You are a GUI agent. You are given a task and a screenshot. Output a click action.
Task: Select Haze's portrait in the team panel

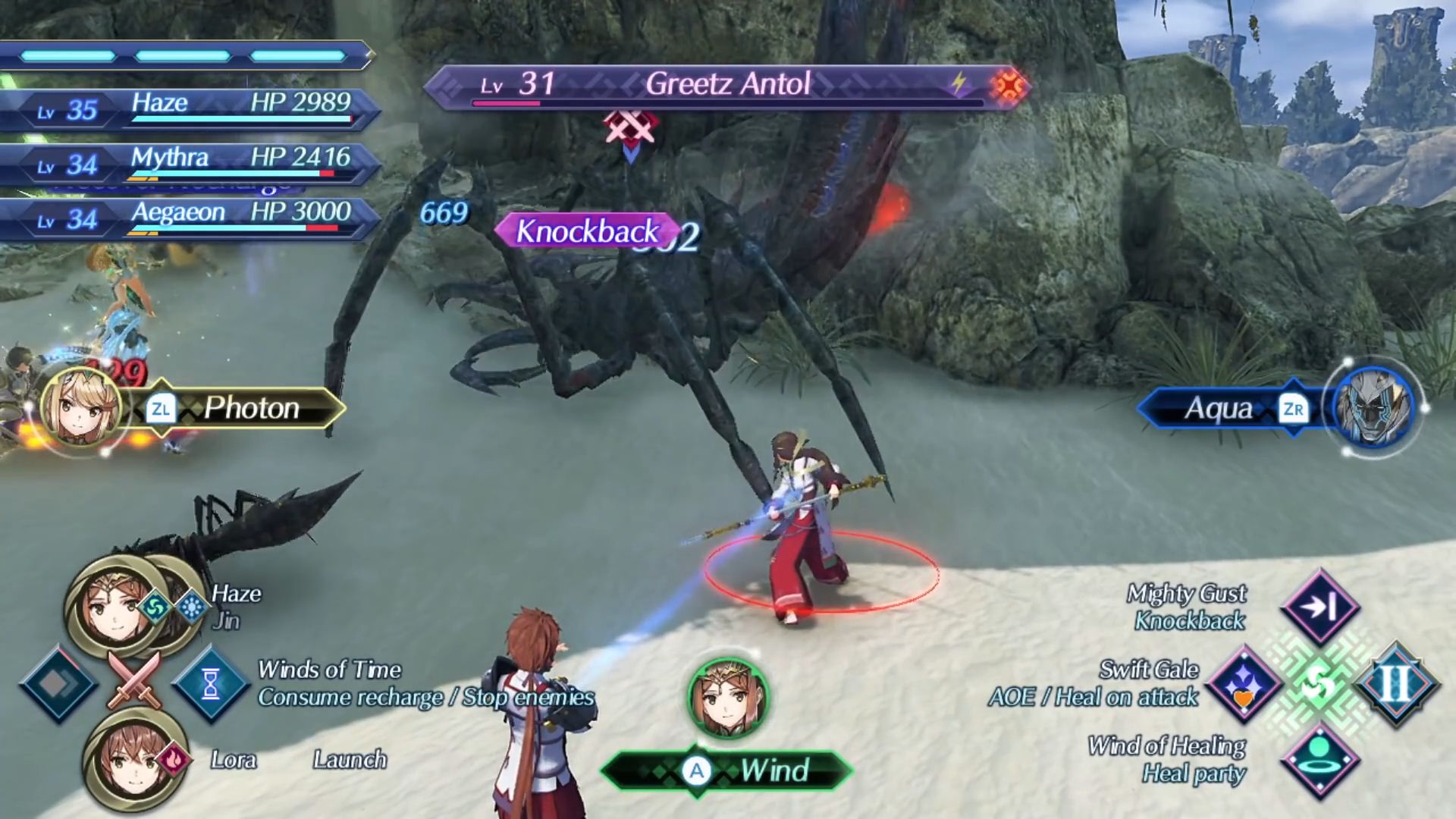tap(114, 605)
